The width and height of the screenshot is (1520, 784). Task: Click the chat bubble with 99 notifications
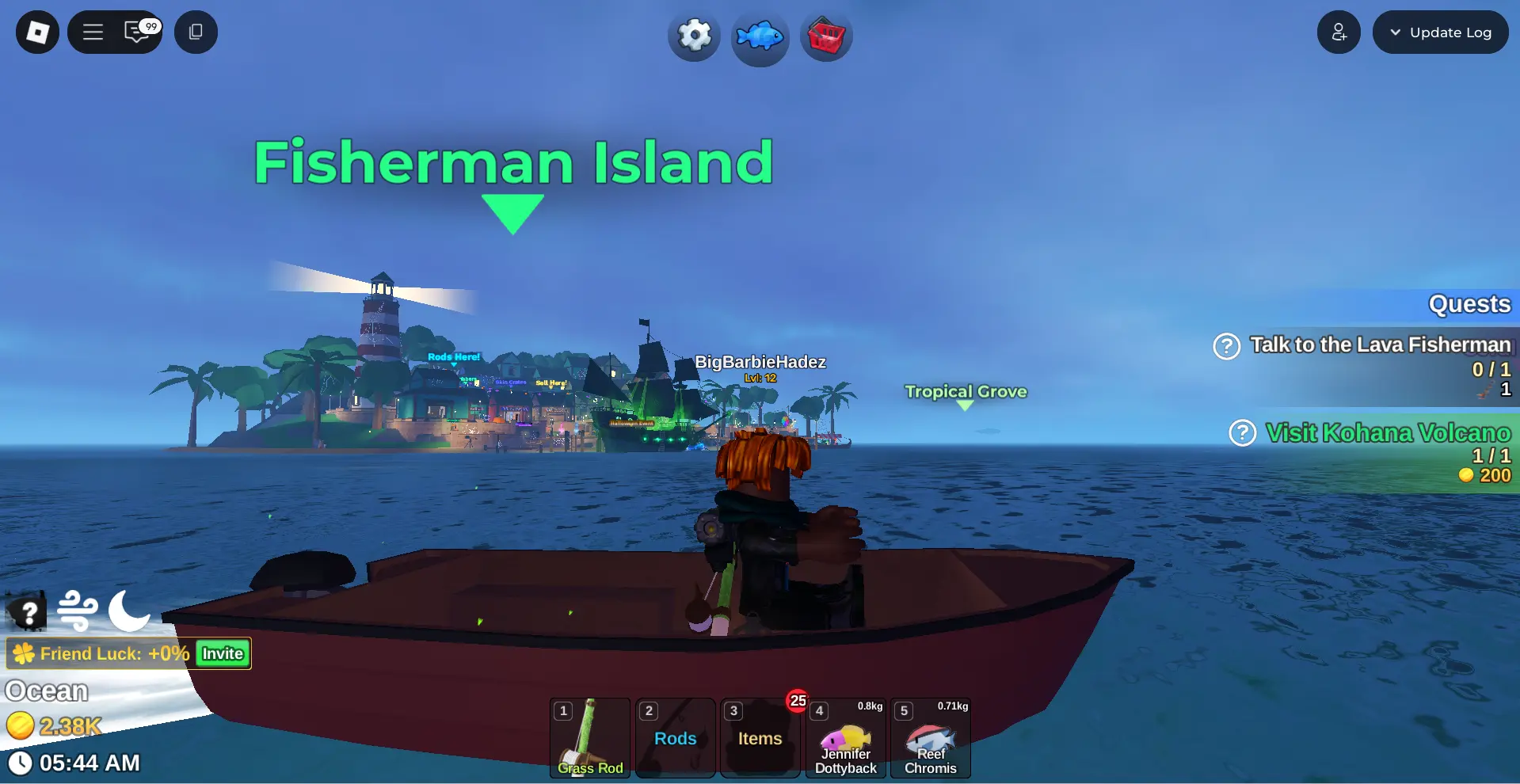click(136, 32)
